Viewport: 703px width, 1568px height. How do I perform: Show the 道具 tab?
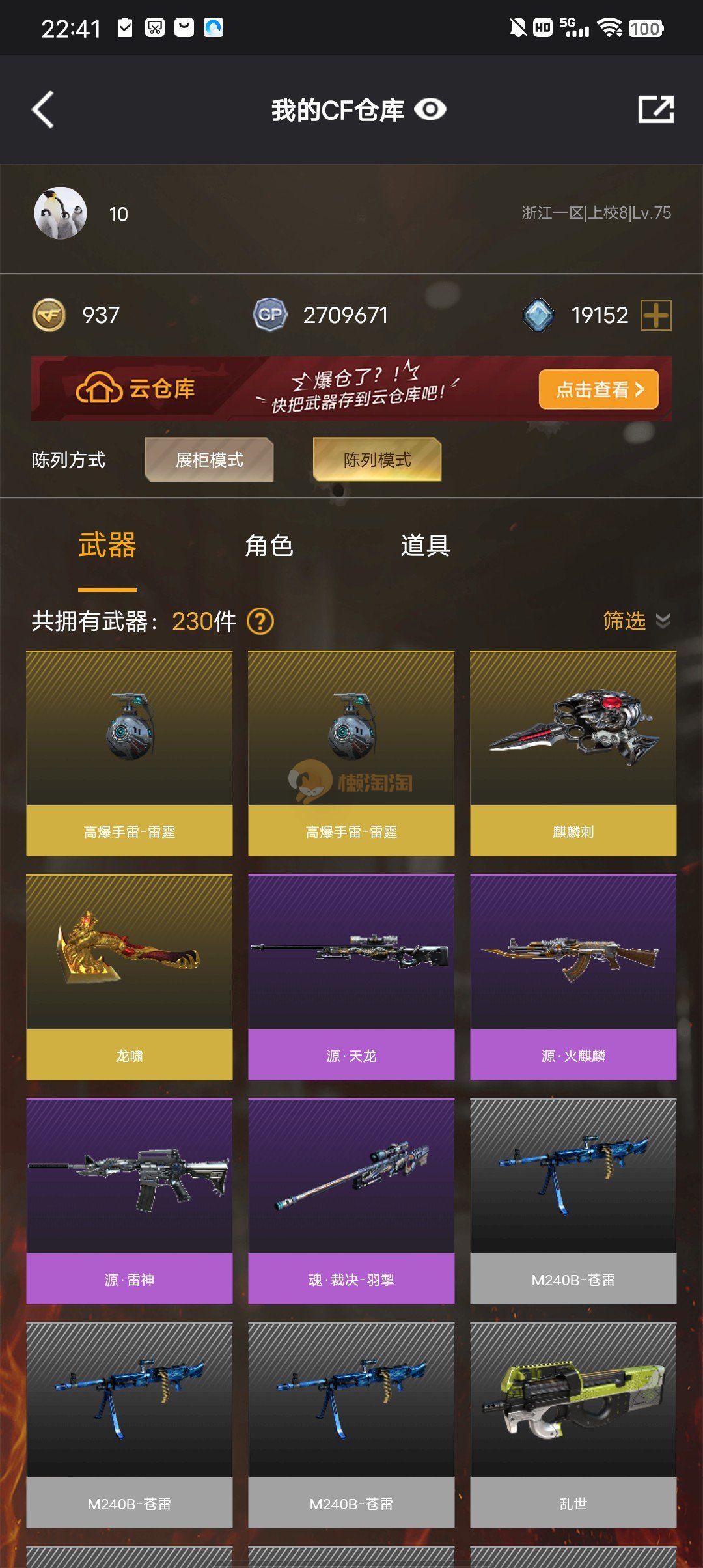coord(425,546)
